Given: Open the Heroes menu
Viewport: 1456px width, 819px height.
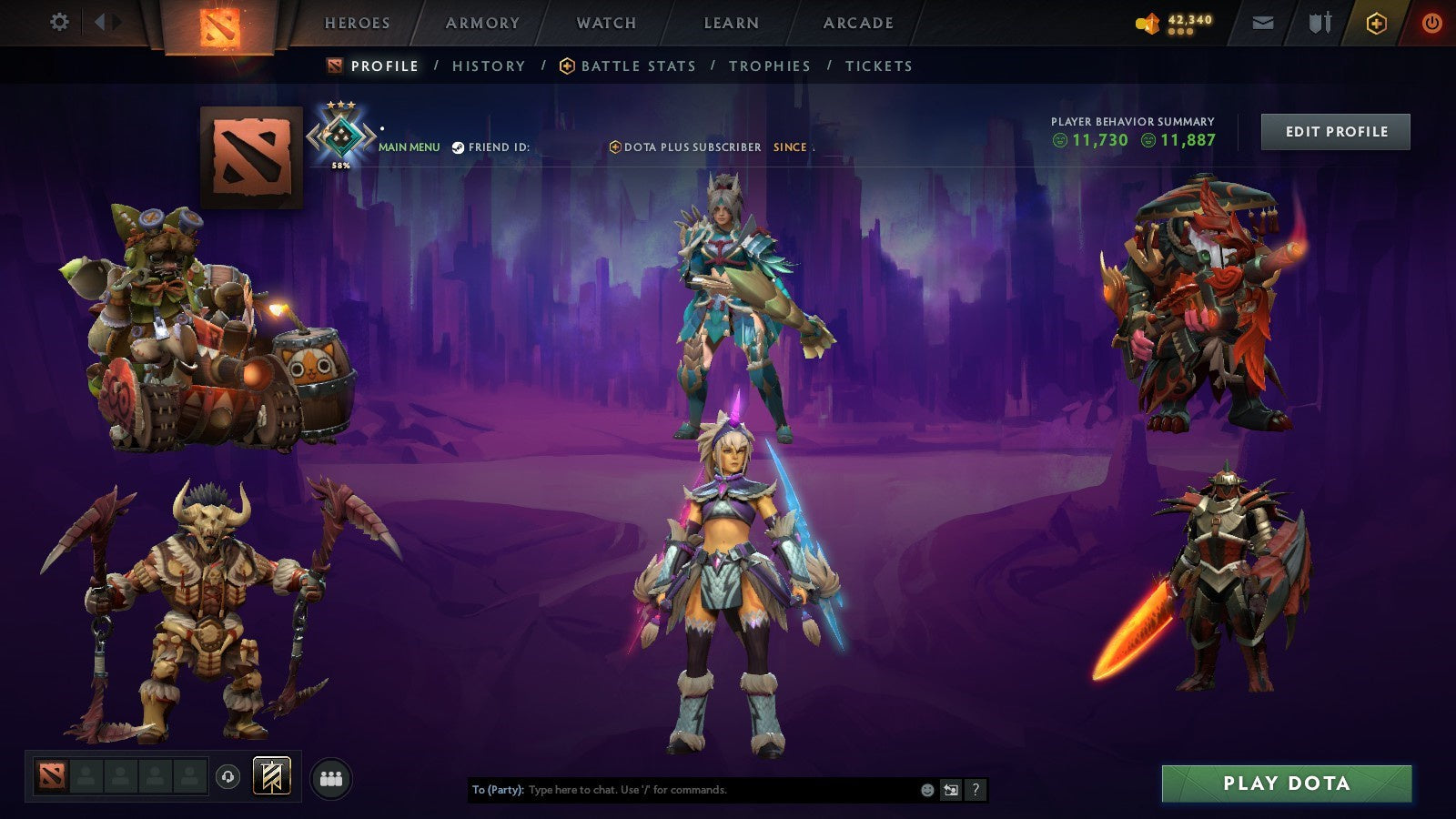Looking at the screenshot, I should coord(358,23).
